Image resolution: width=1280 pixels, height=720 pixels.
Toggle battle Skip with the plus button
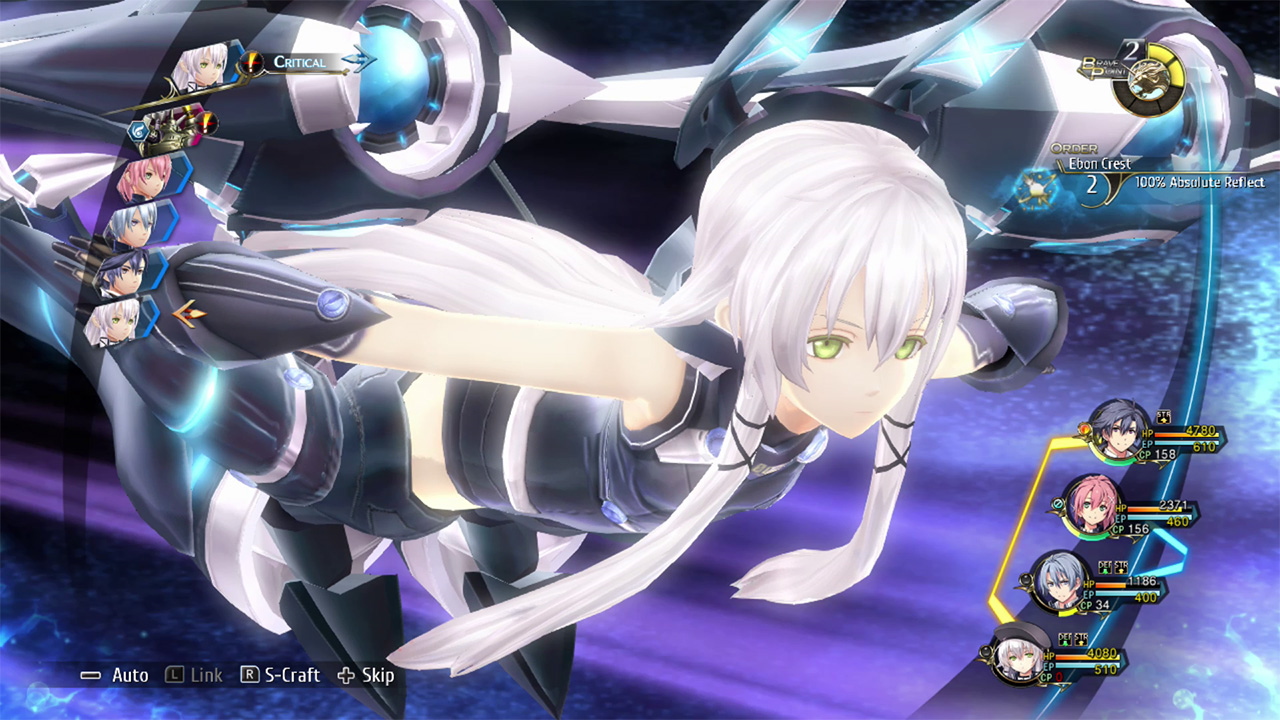point(346,675)
